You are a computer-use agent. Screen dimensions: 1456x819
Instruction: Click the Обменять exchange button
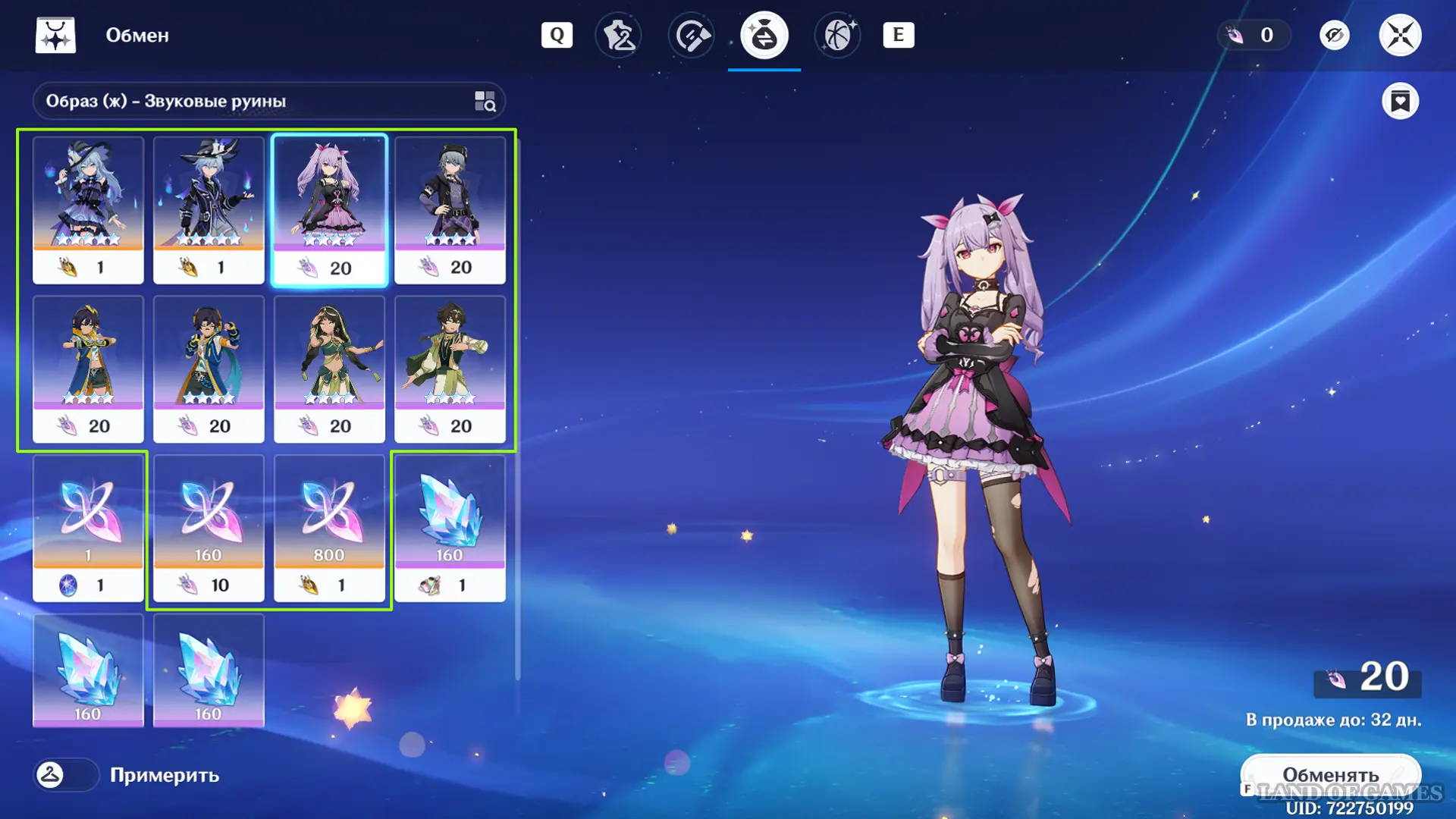pos(1330,775)
